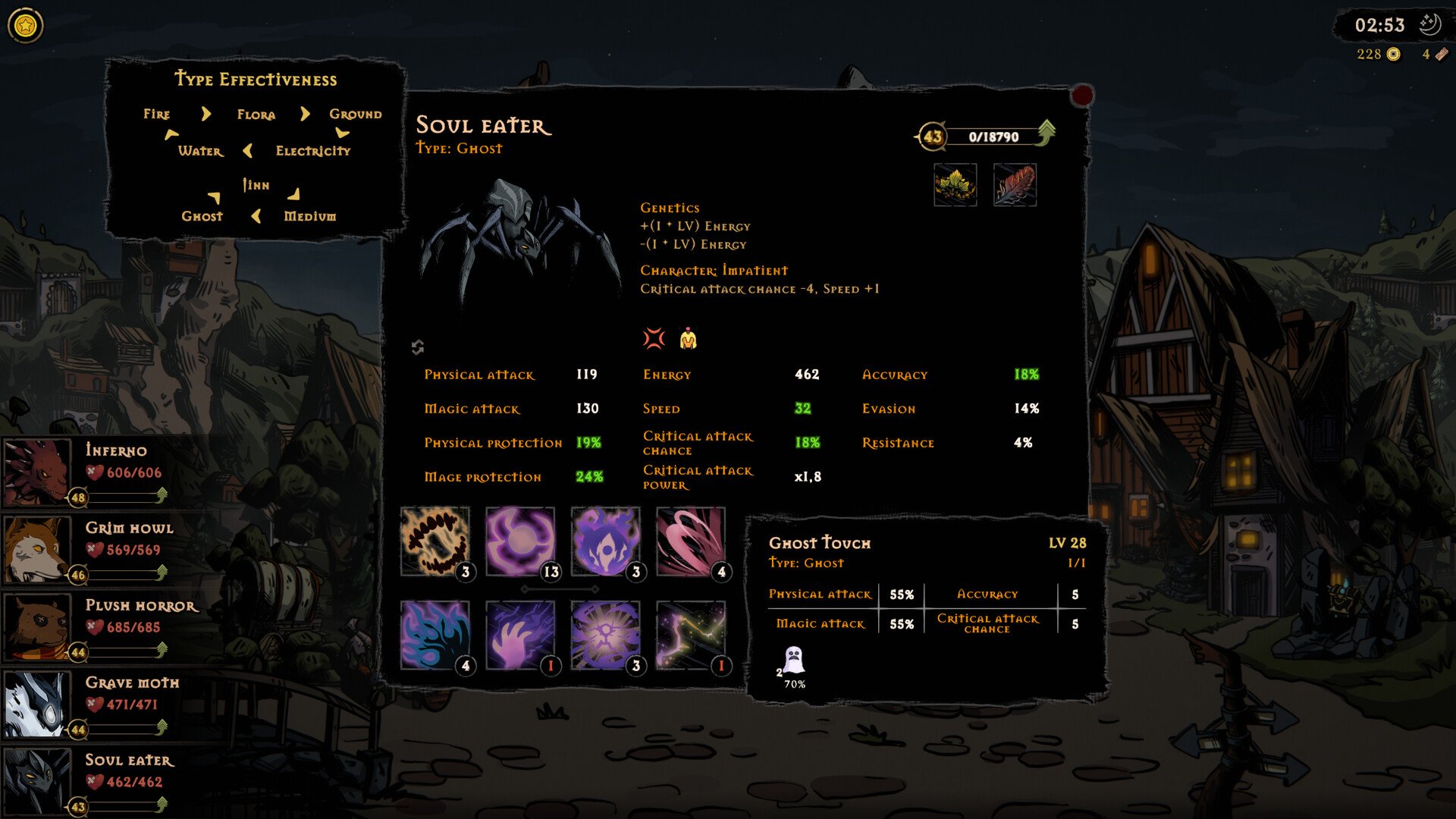Select the pink claw slash skill
1456x819 pixels.
690,541
